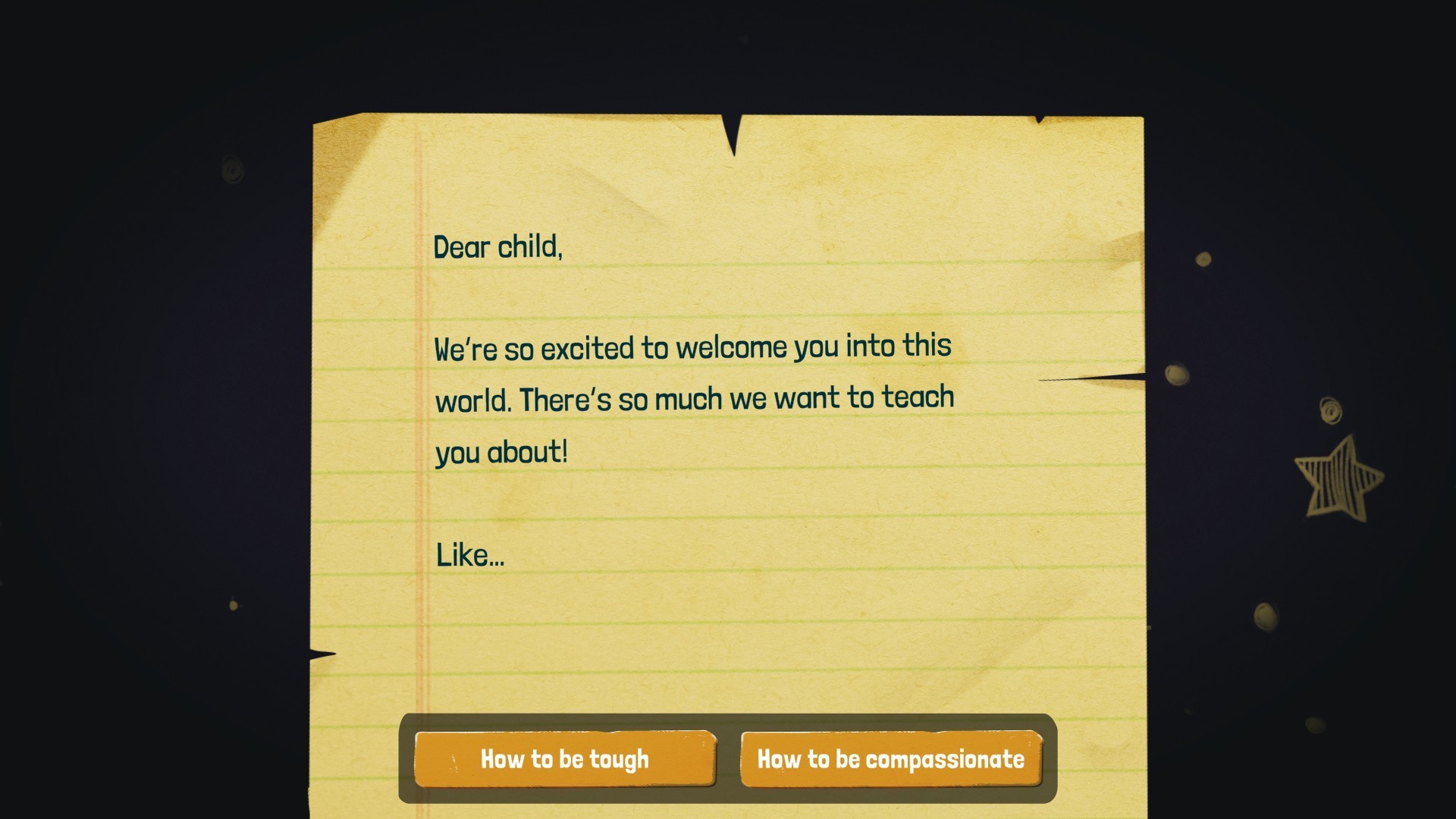Click the tear on the paper's left edge
Image resolution: width=1456 pixels, height=819 pixels.
pyautogui.click(x=320, y=652)
